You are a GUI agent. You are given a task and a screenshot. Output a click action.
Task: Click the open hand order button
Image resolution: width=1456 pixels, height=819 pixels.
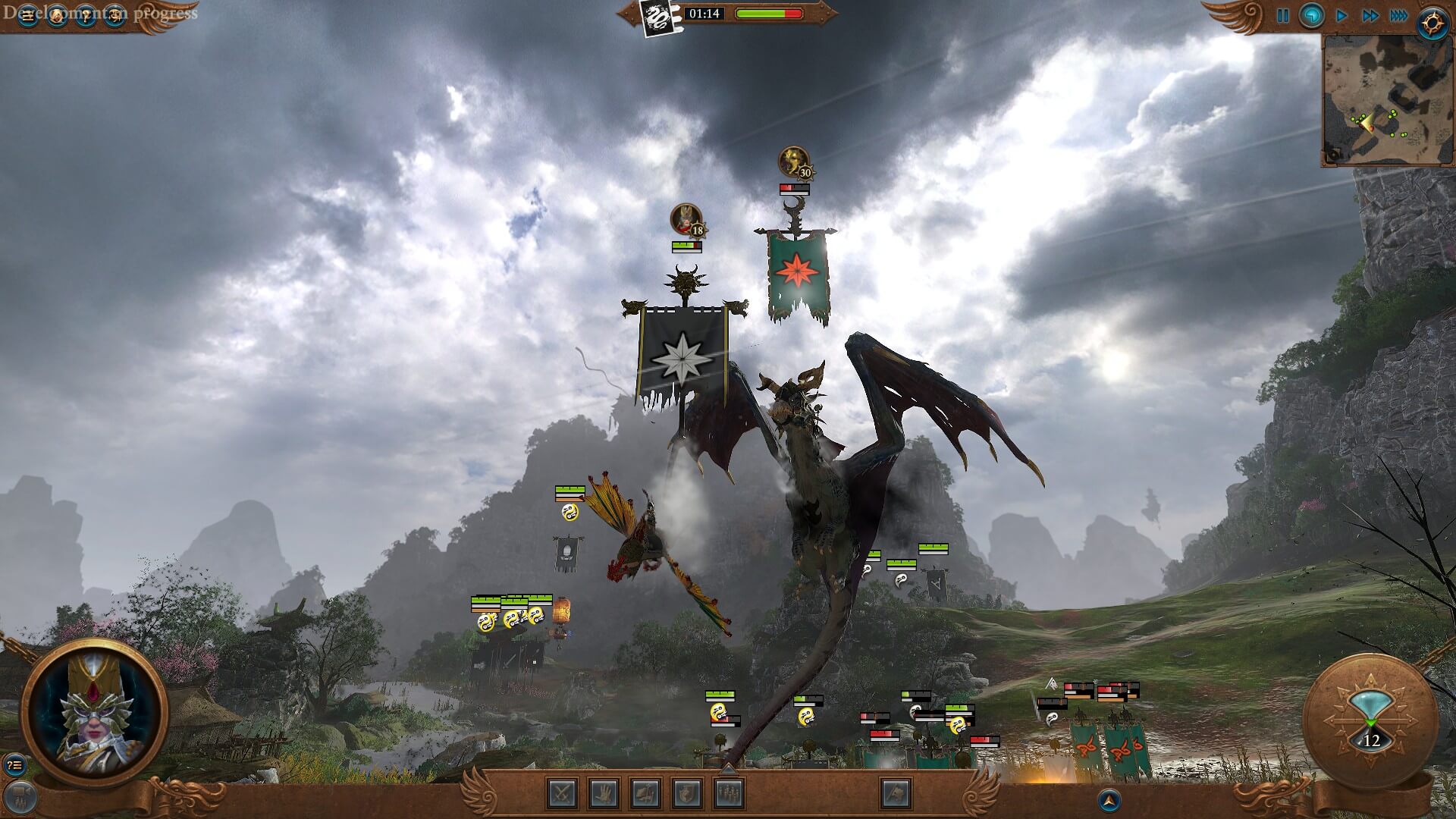[604, 793]
